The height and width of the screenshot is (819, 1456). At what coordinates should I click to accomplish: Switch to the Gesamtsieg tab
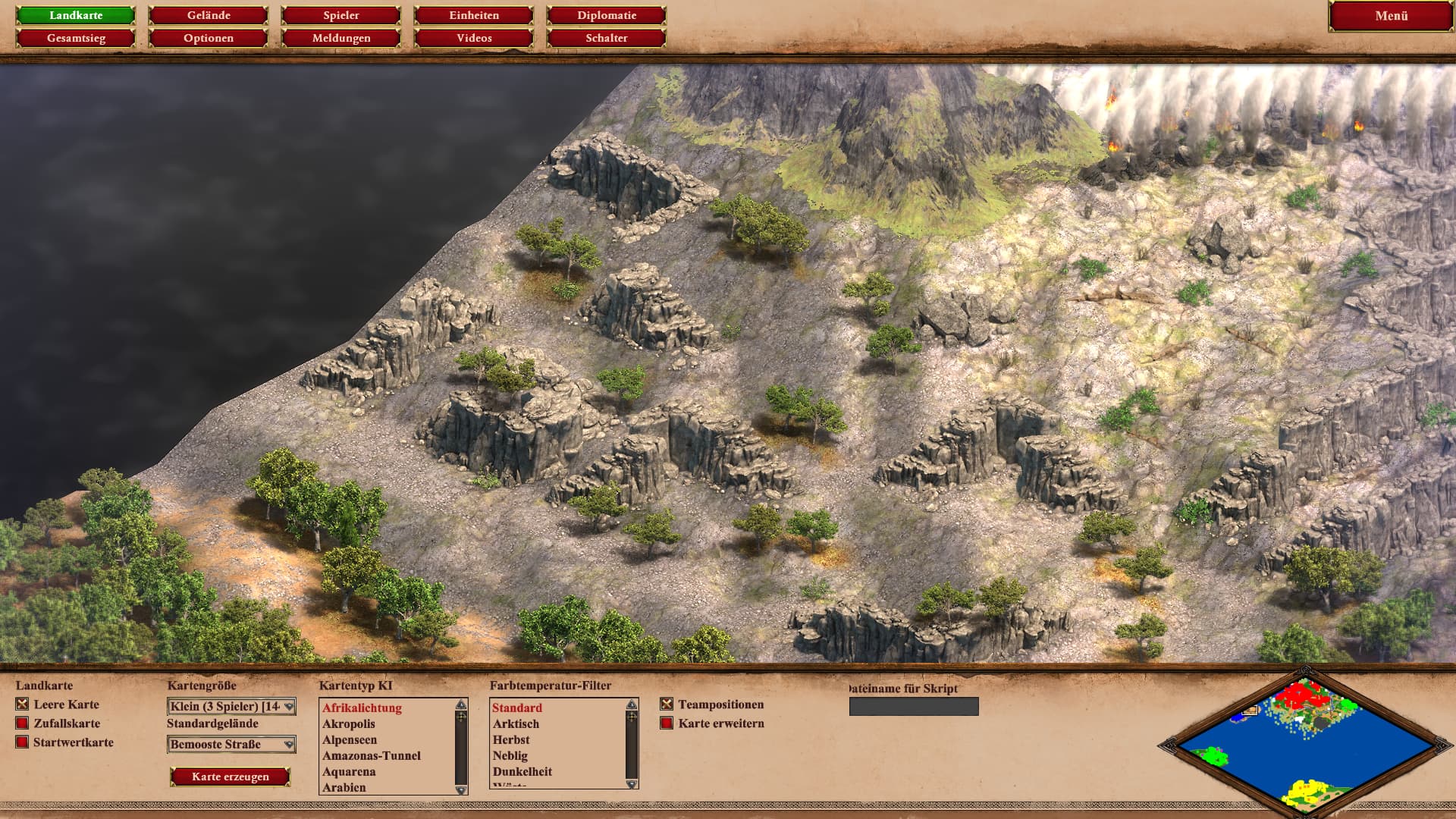tap(76, 38)
